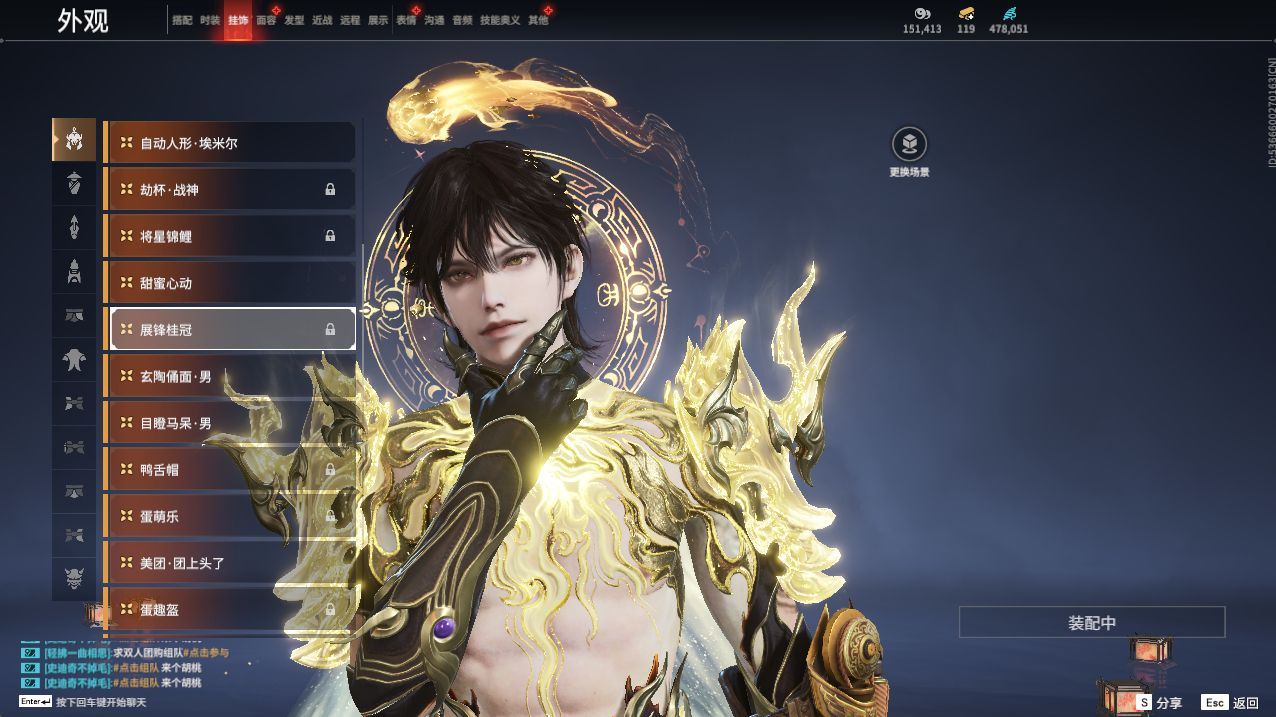Click the 装配中 equip button
Screen dimensions: 1276x717
pyautogui.click(x=1092, y=622)
